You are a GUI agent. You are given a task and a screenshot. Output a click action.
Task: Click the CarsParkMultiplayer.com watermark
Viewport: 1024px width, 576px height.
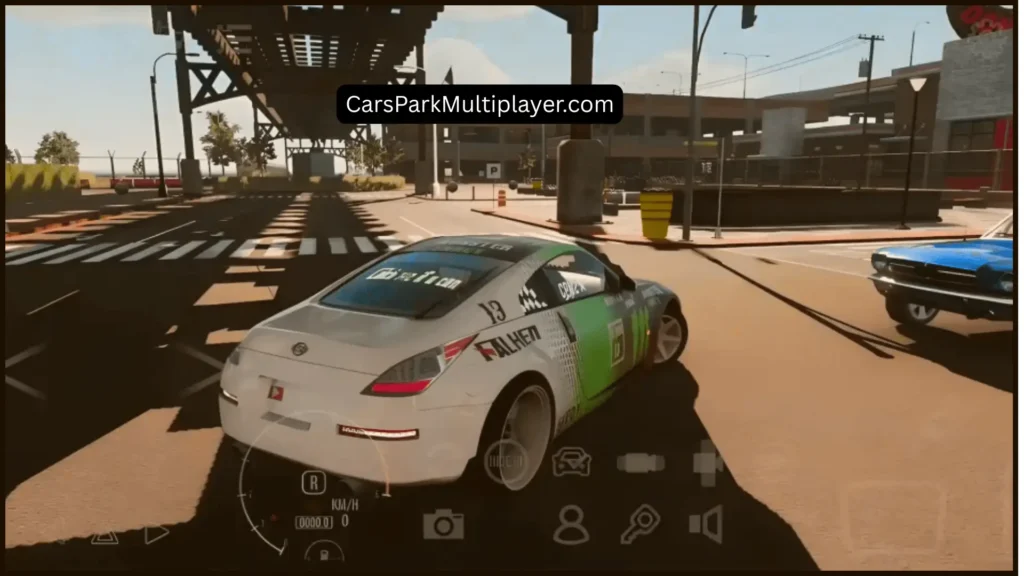[x=479, y=104]
